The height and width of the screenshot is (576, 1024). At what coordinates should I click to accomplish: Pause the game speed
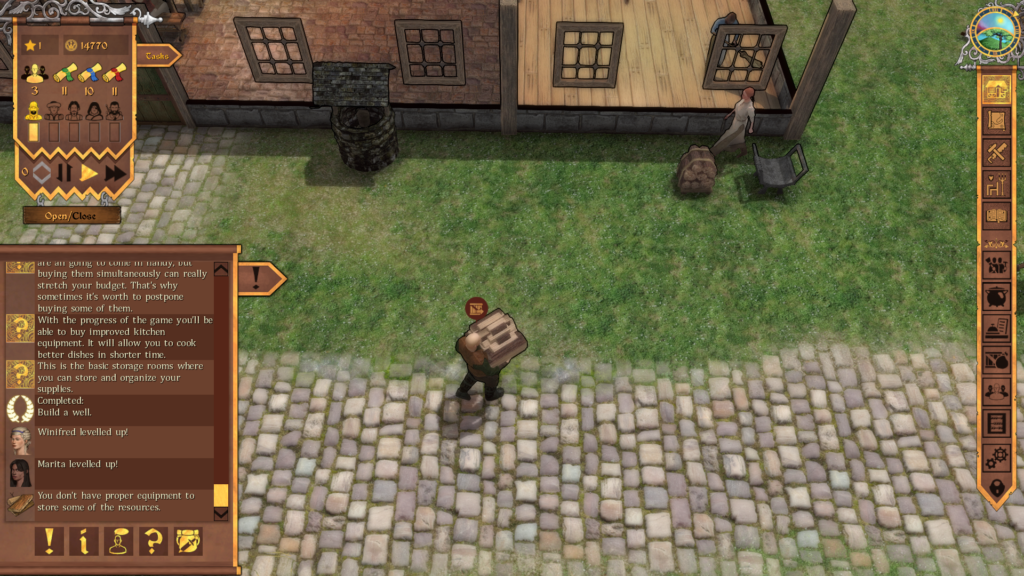pos(65,173)
